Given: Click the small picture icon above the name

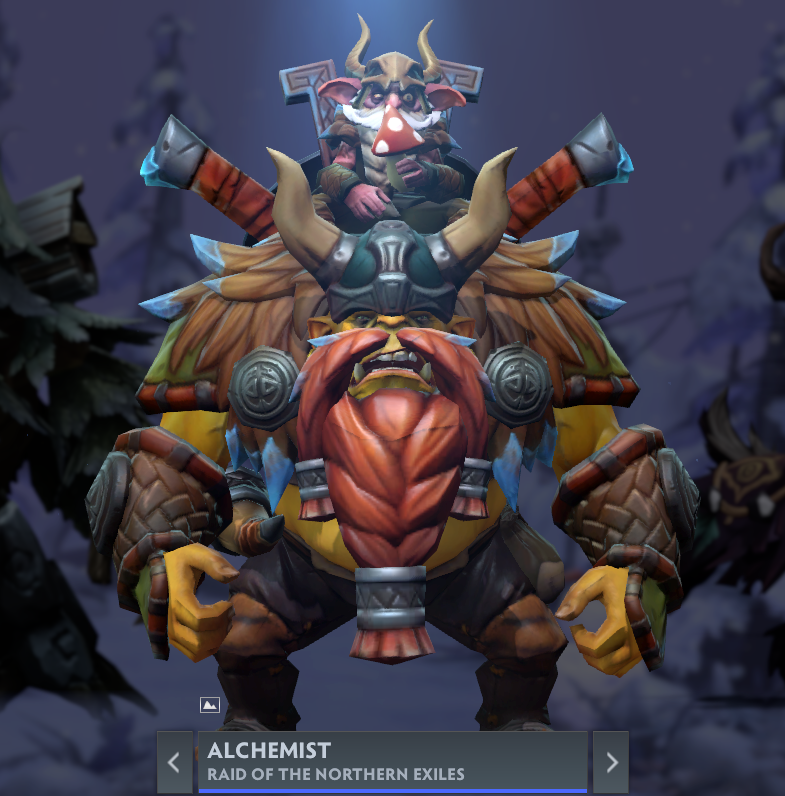Looking at the screenshot, I should 209,705.
